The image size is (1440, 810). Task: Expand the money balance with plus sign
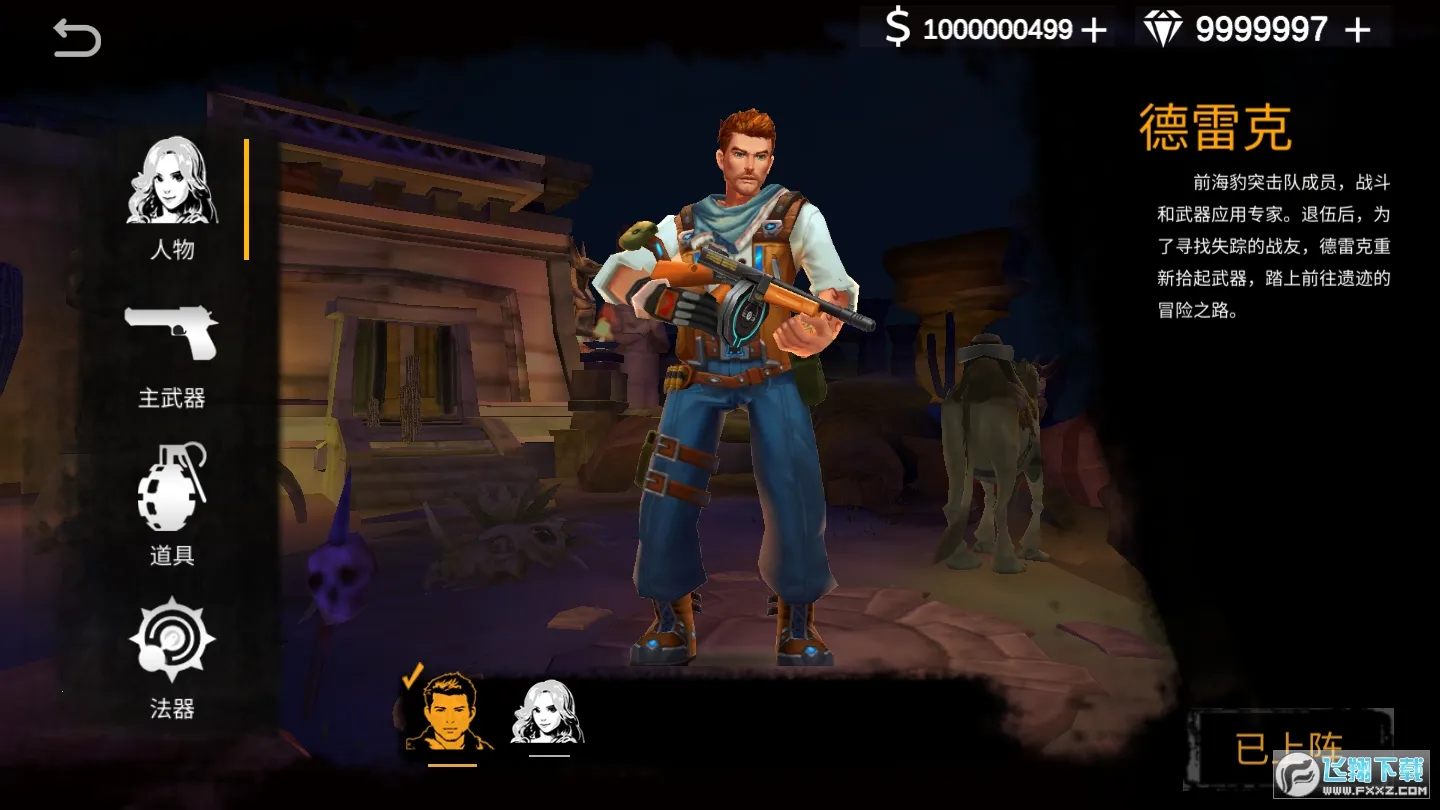tap(1097, 28)
